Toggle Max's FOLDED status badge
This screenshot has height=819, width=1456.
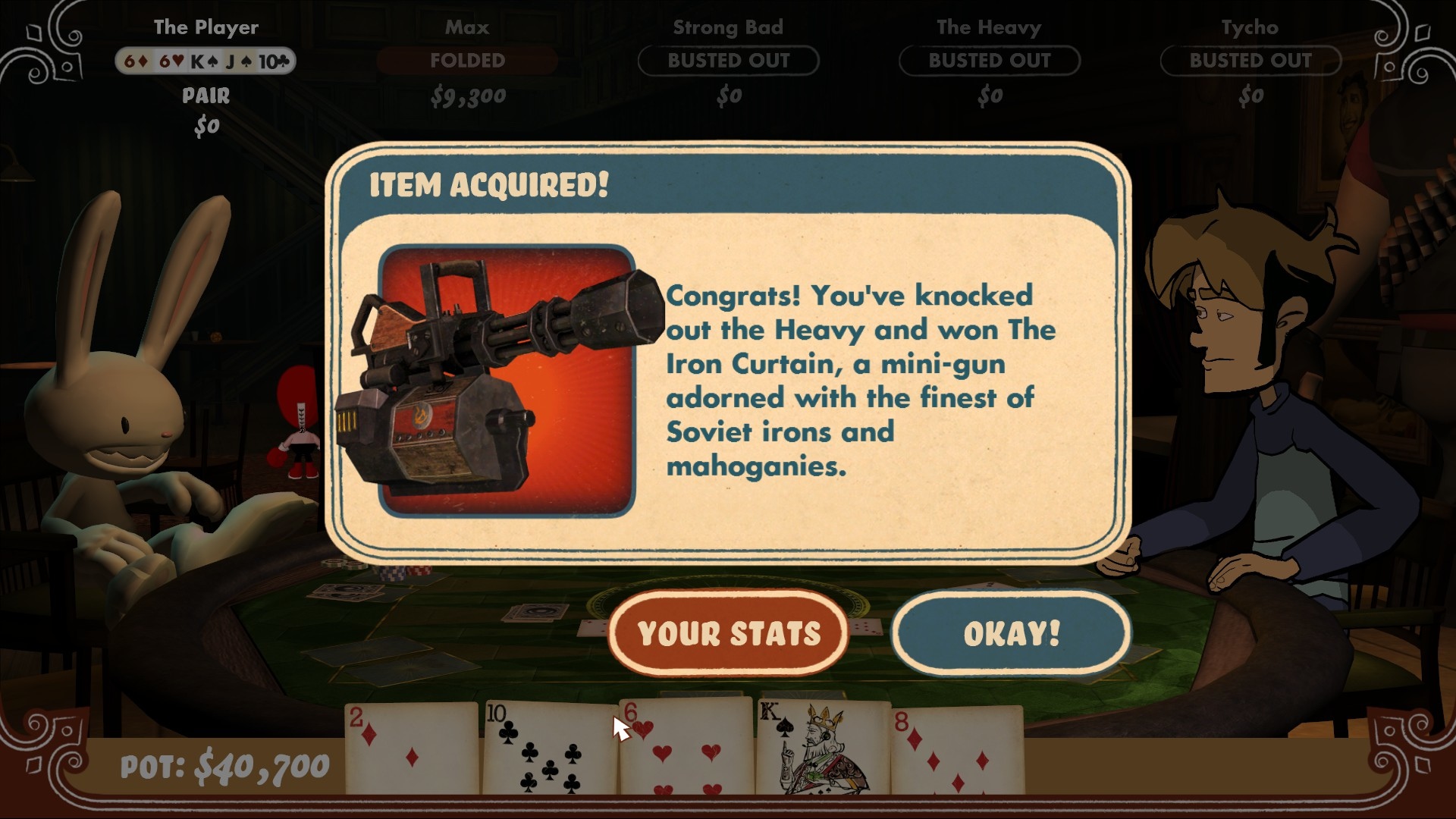click(x=468, y=61)
